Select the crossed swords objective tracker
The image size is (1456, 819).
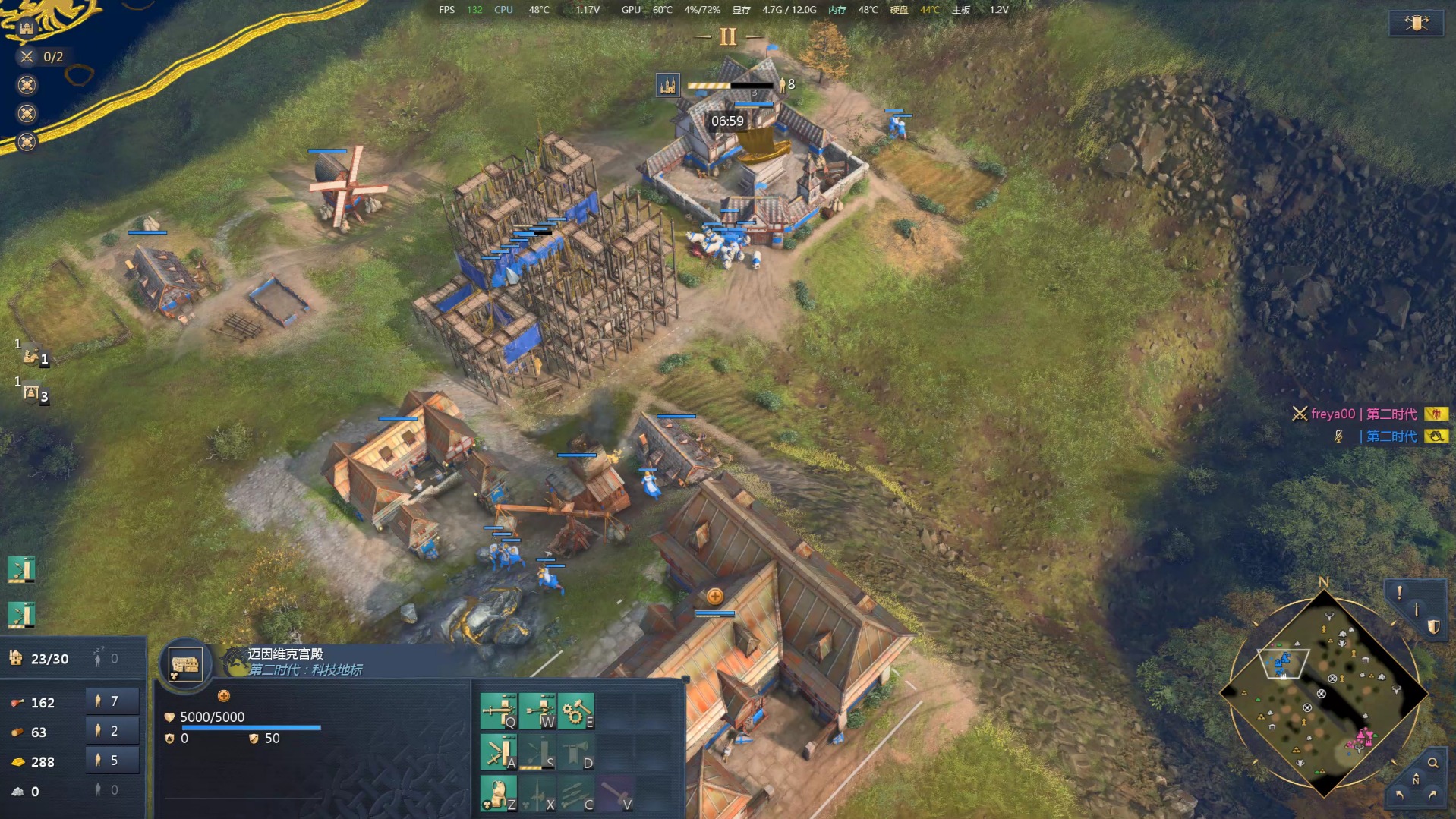point(27,56)
